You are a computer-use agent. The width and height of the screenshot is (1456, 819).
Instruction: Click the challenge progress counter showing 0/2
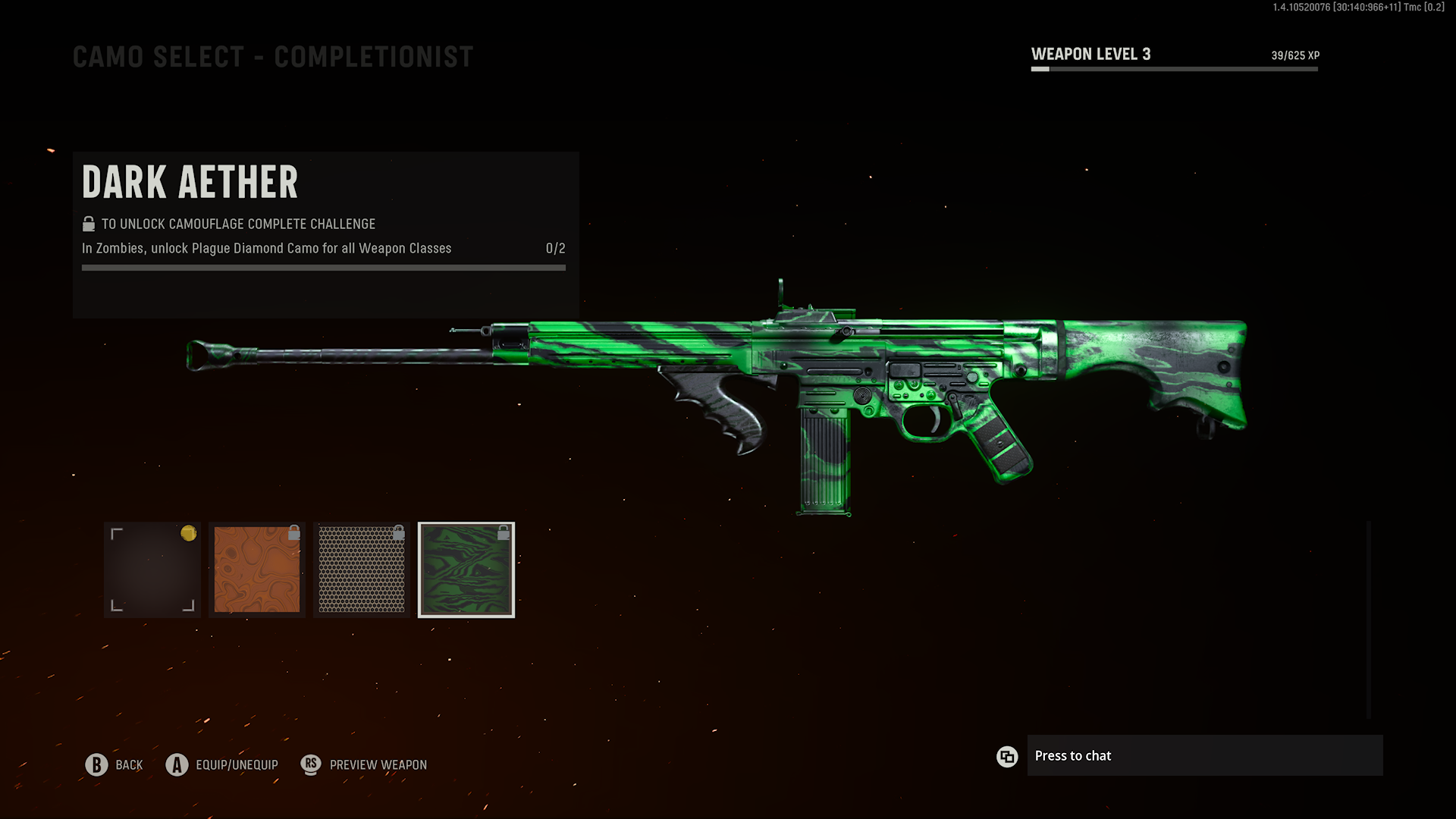(x=554, y=248)
